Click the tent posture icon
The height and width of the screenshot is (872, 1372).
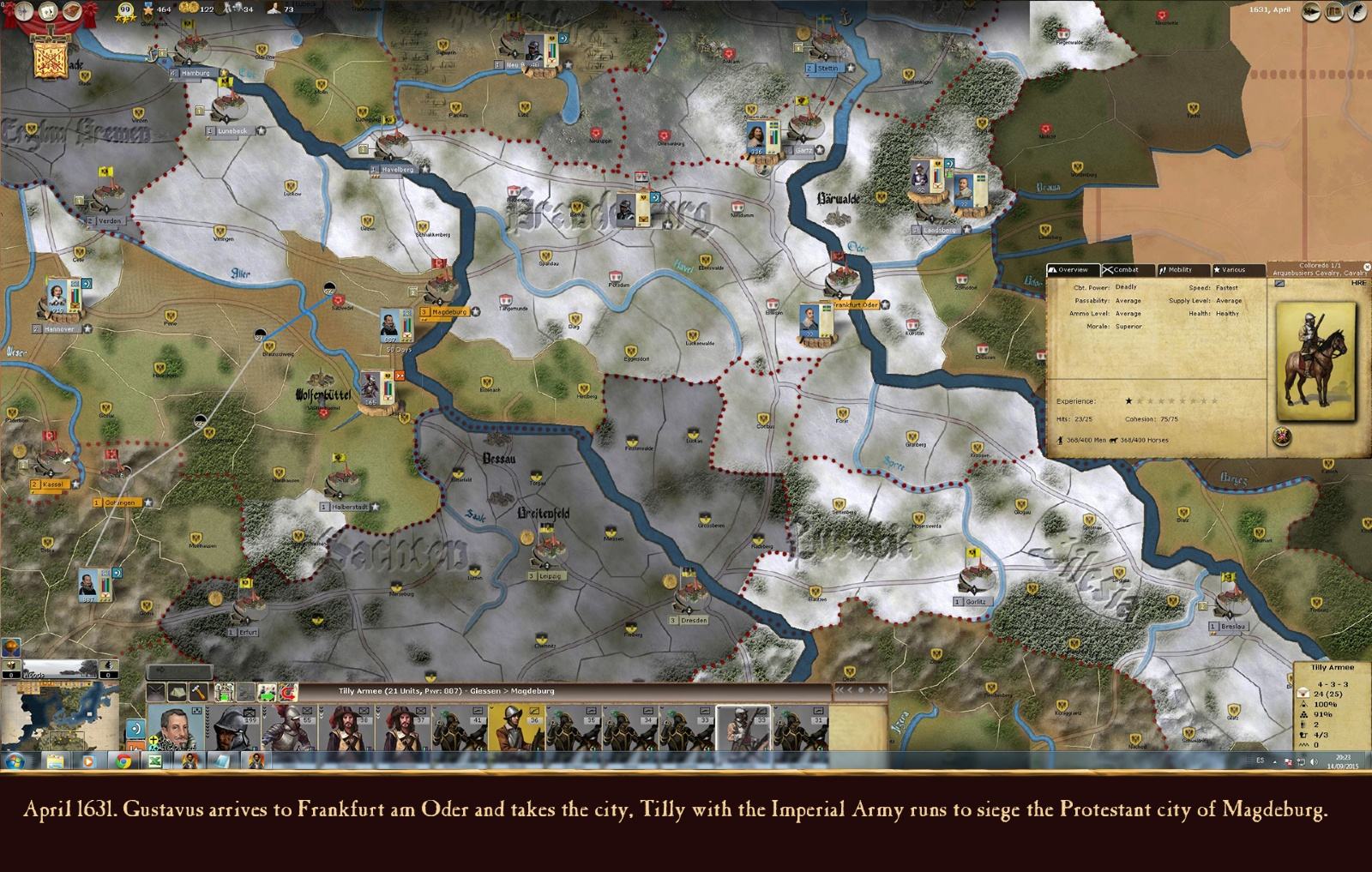pos(178,692)
